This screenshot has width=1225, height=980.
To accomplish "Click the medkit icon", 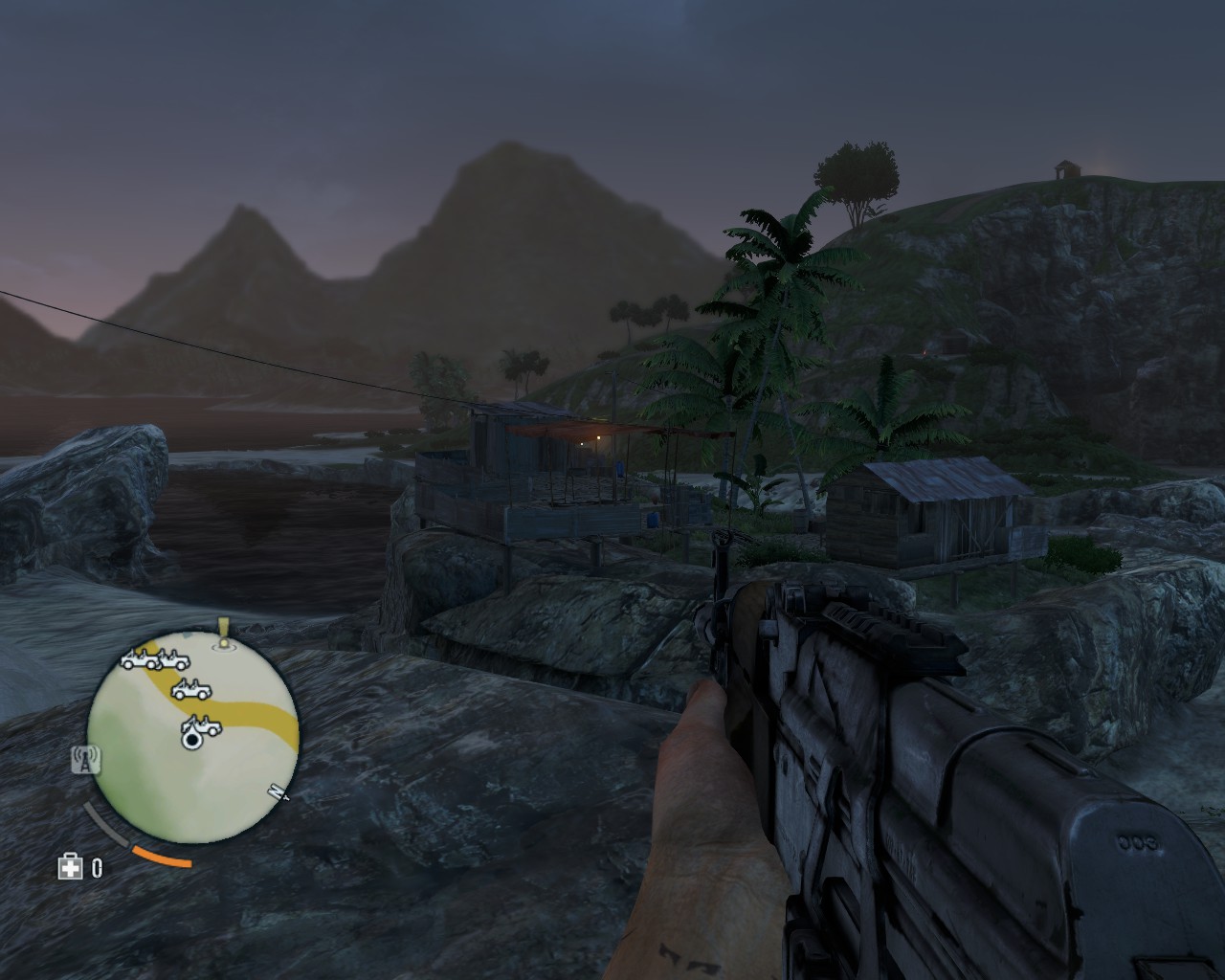I will pyautogui.click(x=70, y=867).
